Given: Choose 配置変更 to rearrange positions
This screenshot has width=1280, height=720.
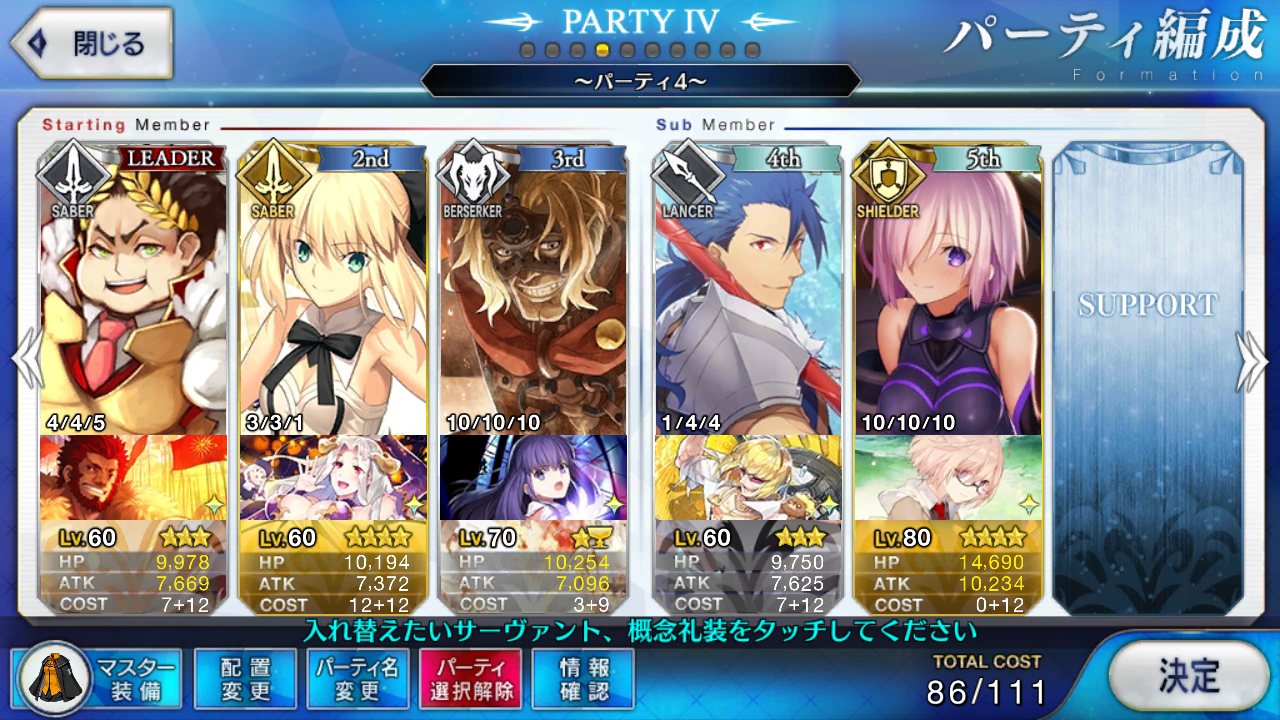Looking at the screenshot, I should point(245,678).
